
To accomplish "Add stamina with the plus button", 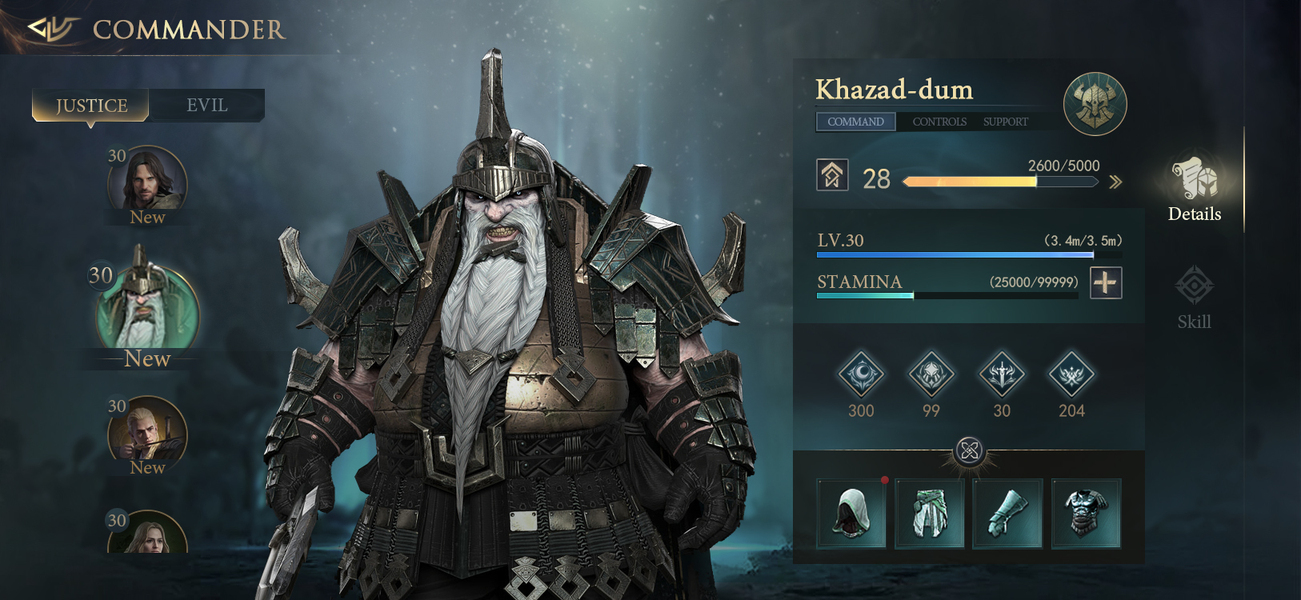I will pyautogui.click(x=1105, y=283).
